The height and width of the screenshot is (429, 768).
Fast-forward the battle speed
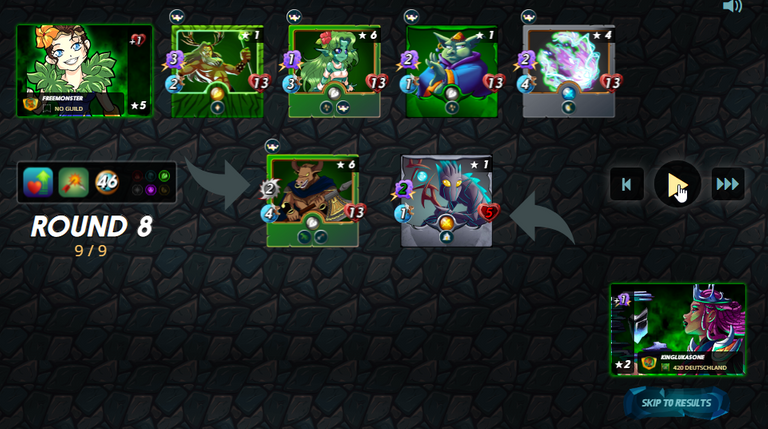click(x=727, y=184)
